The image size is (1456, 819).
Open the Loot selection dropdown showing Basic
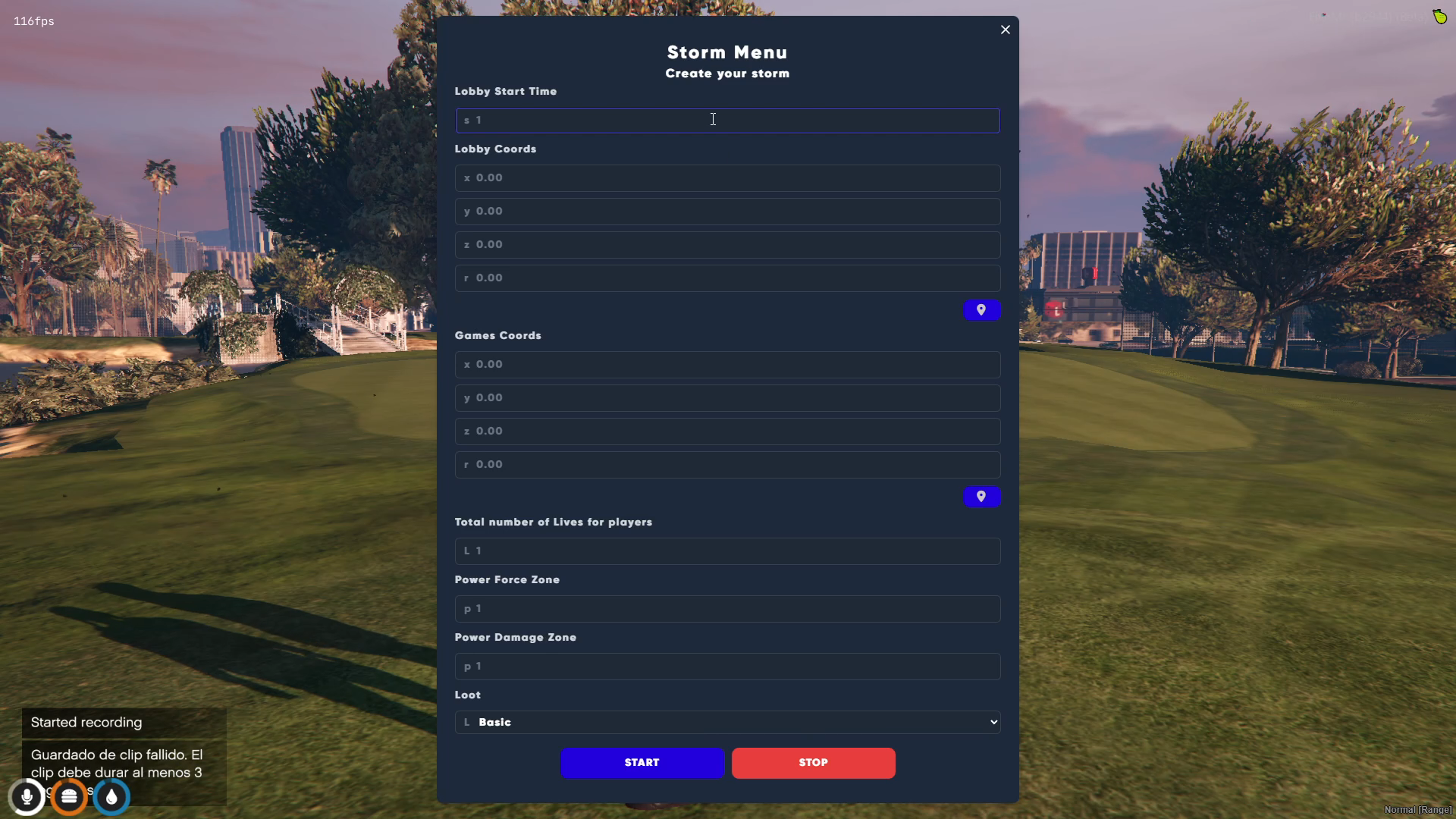pyautogui.click(x=726, y=722)
